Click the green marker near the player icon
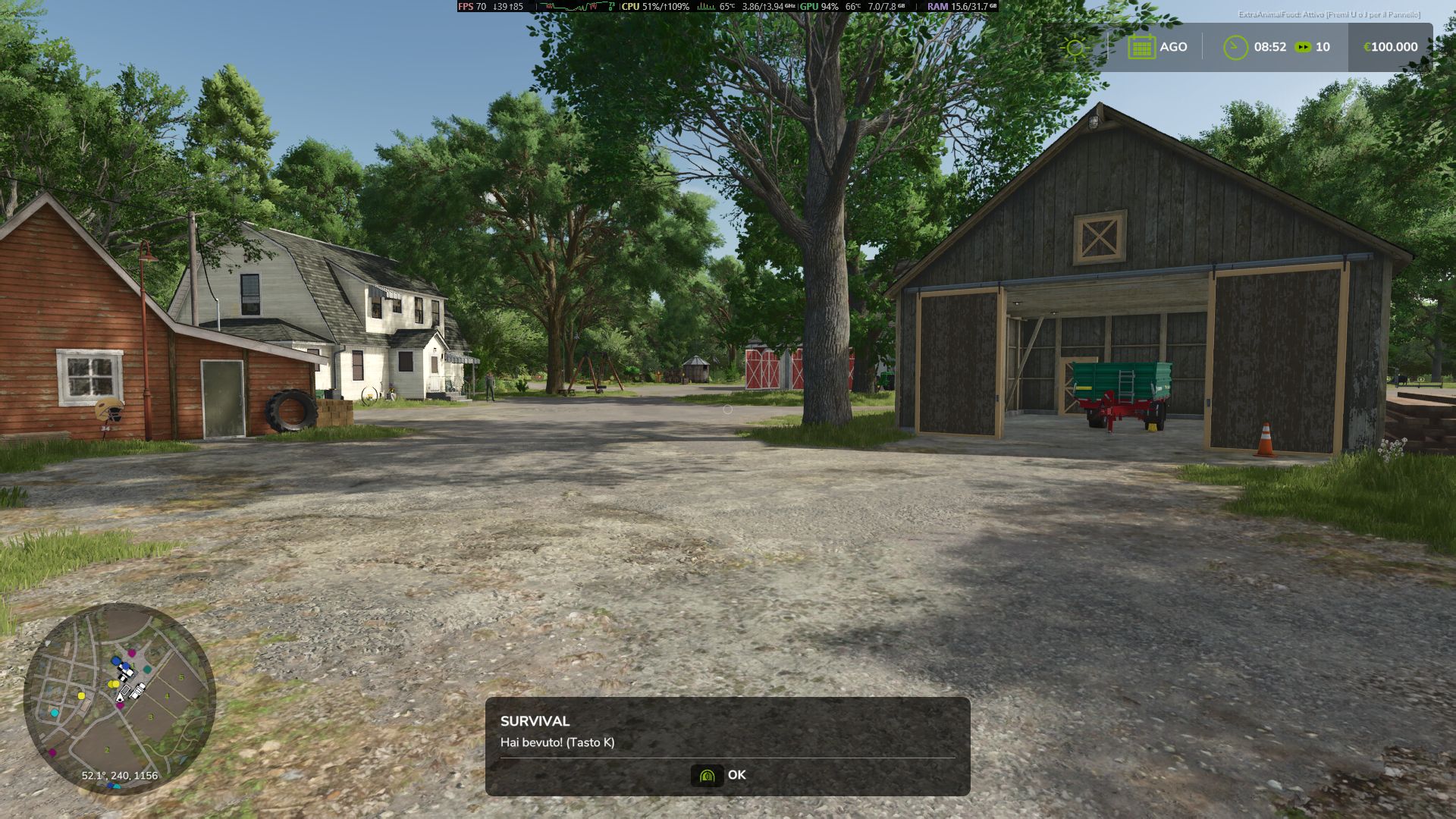Viewport: 1456px width, 819px height. click(147, 668)
